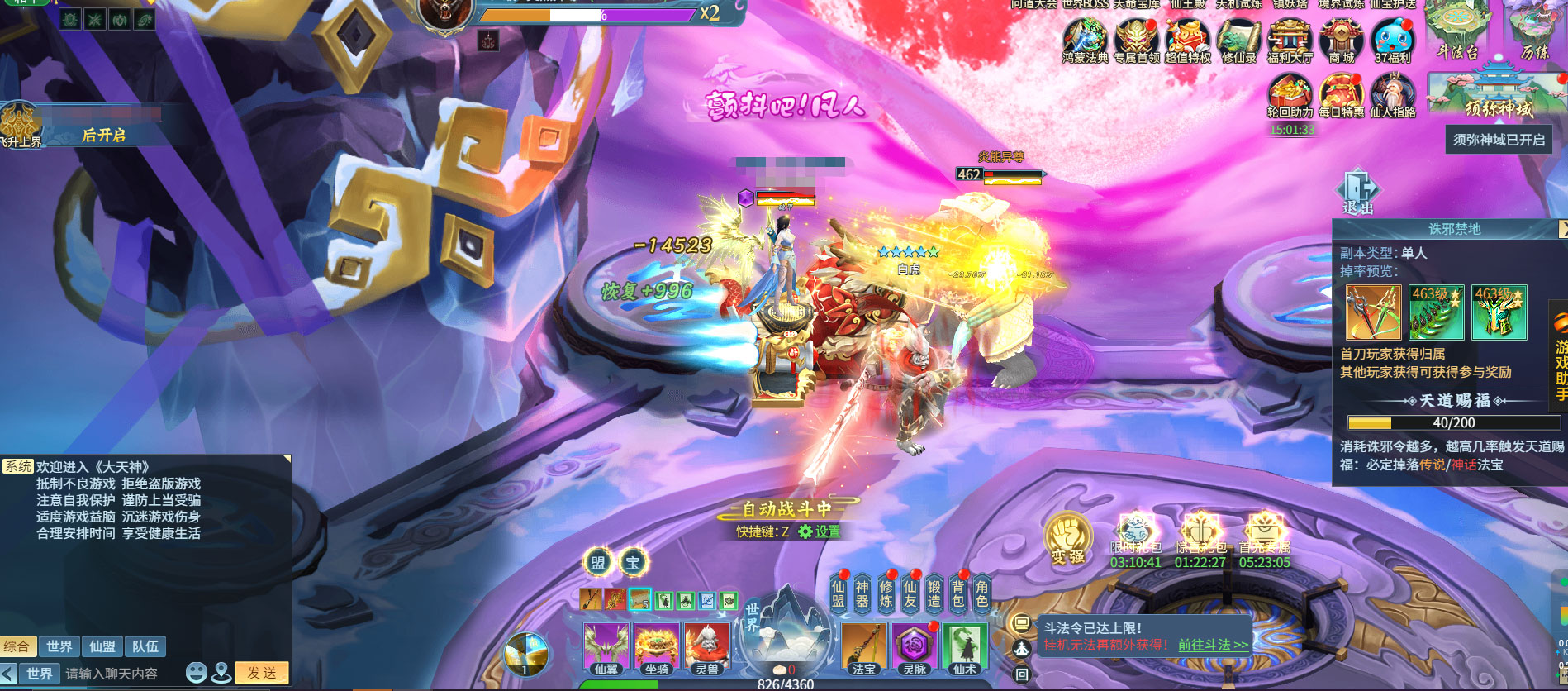Image resolution: width=1568 pixels, height=691 pixels.
Task: Open auto-battle 设置 settings
Action: click(820, 531)
